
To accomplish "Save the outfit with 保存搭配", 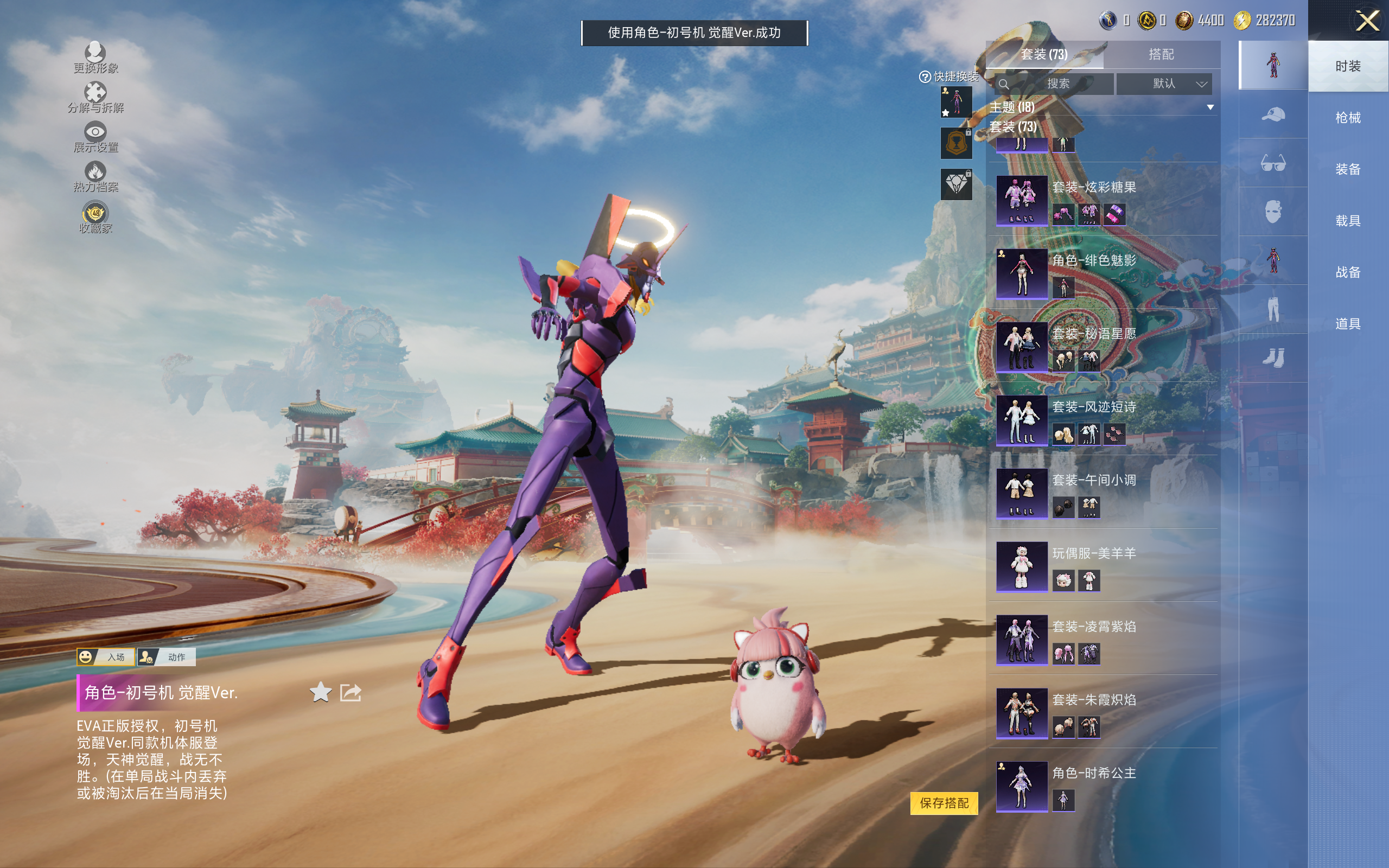I will coord(944,803).
